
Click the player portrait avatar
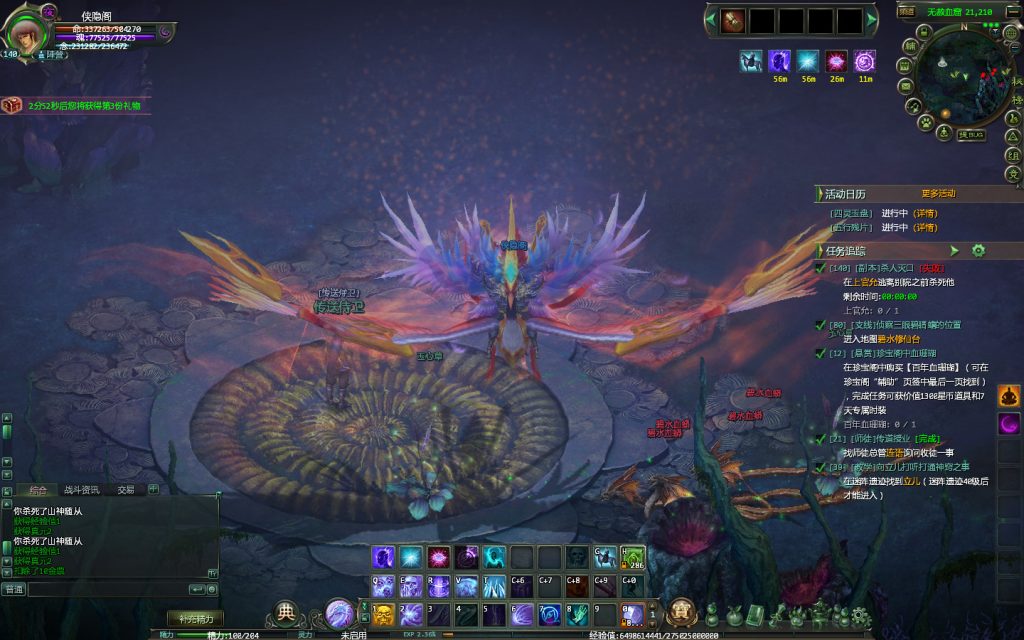click(26, 32)
